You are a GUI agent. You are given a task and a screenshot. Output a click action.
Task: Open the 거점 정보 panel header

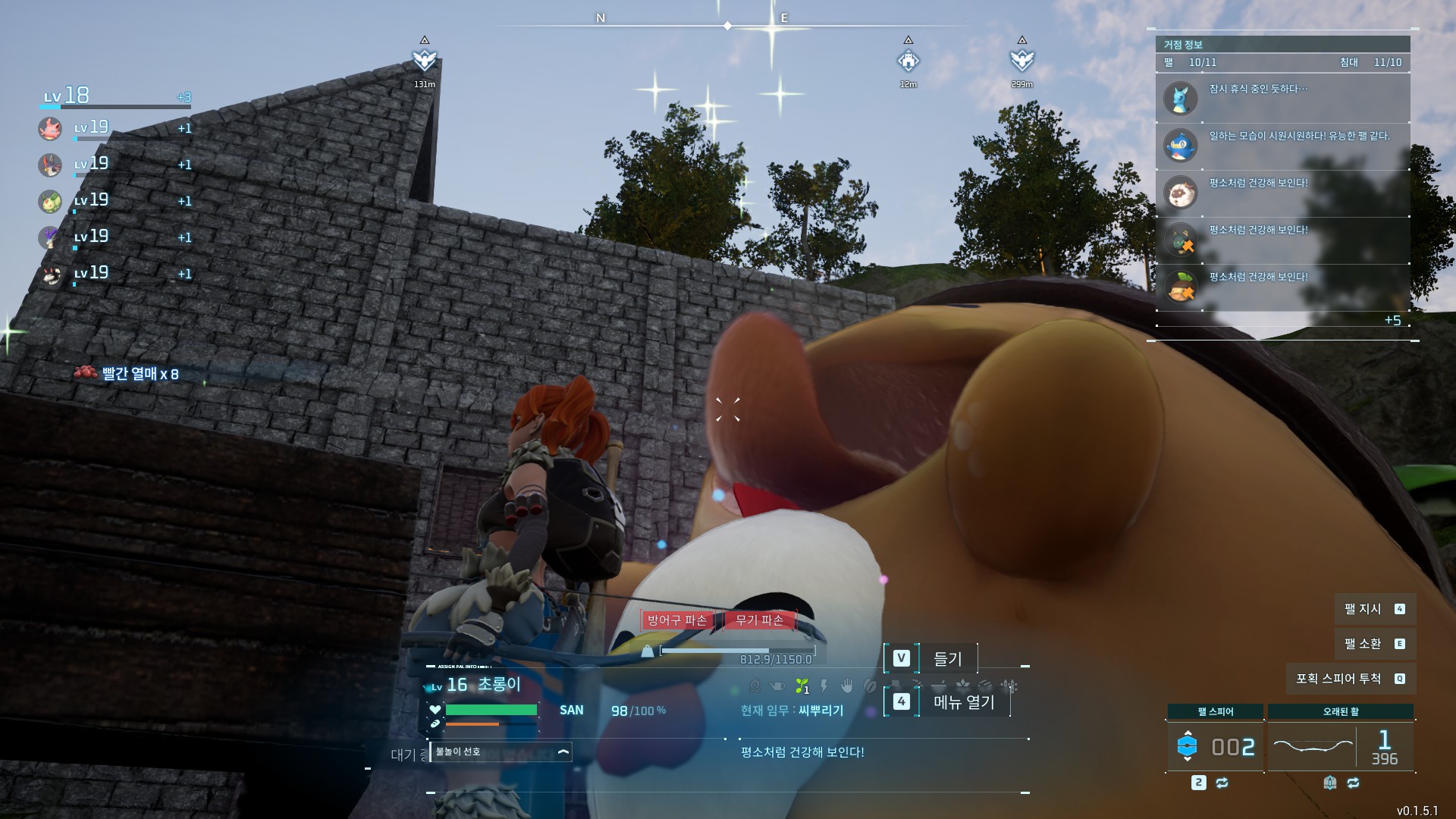tap(1282, 45)
